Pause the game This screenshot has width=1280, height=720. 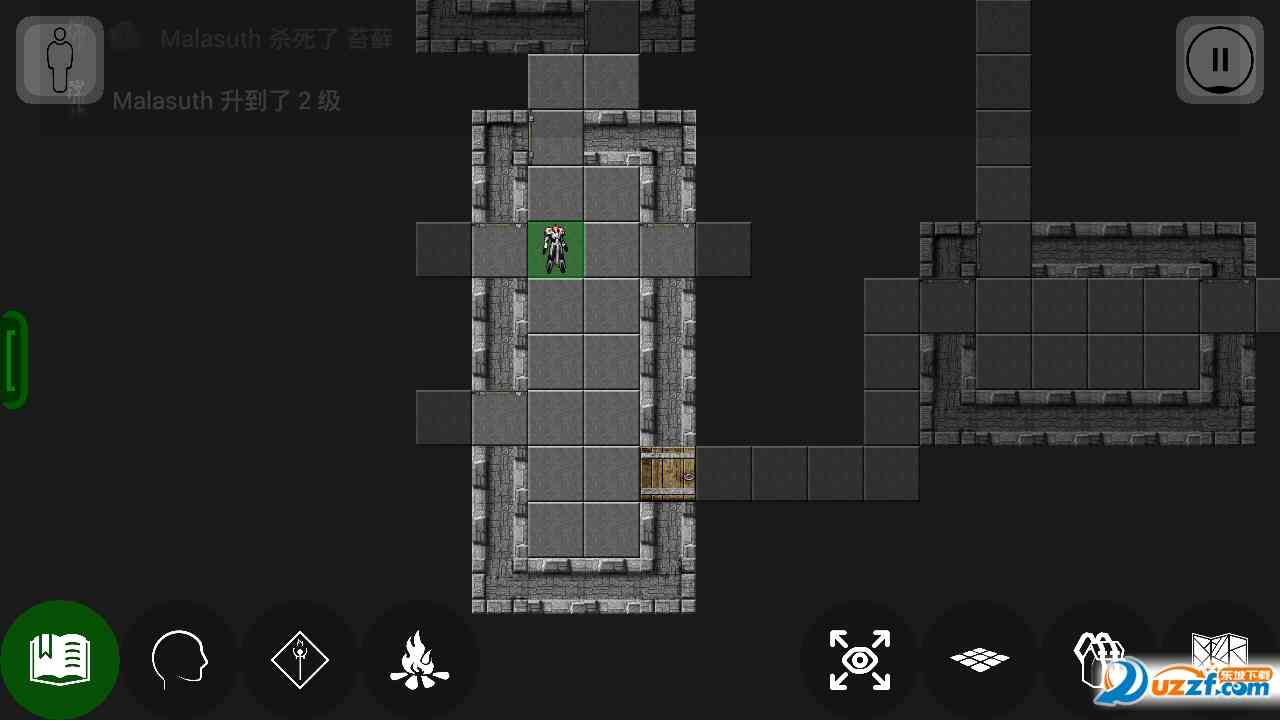(1219, 60)
